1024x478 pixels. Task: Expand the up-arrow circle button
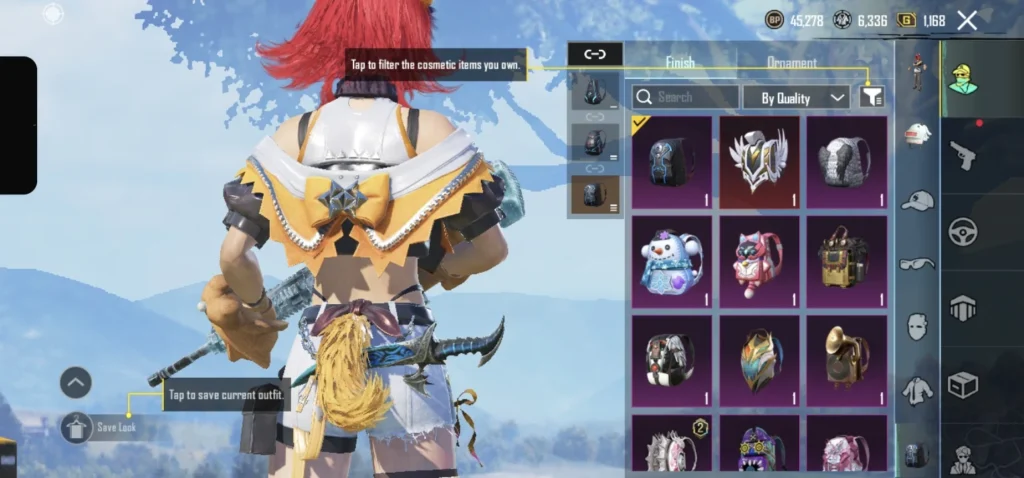tap(76, 382)
